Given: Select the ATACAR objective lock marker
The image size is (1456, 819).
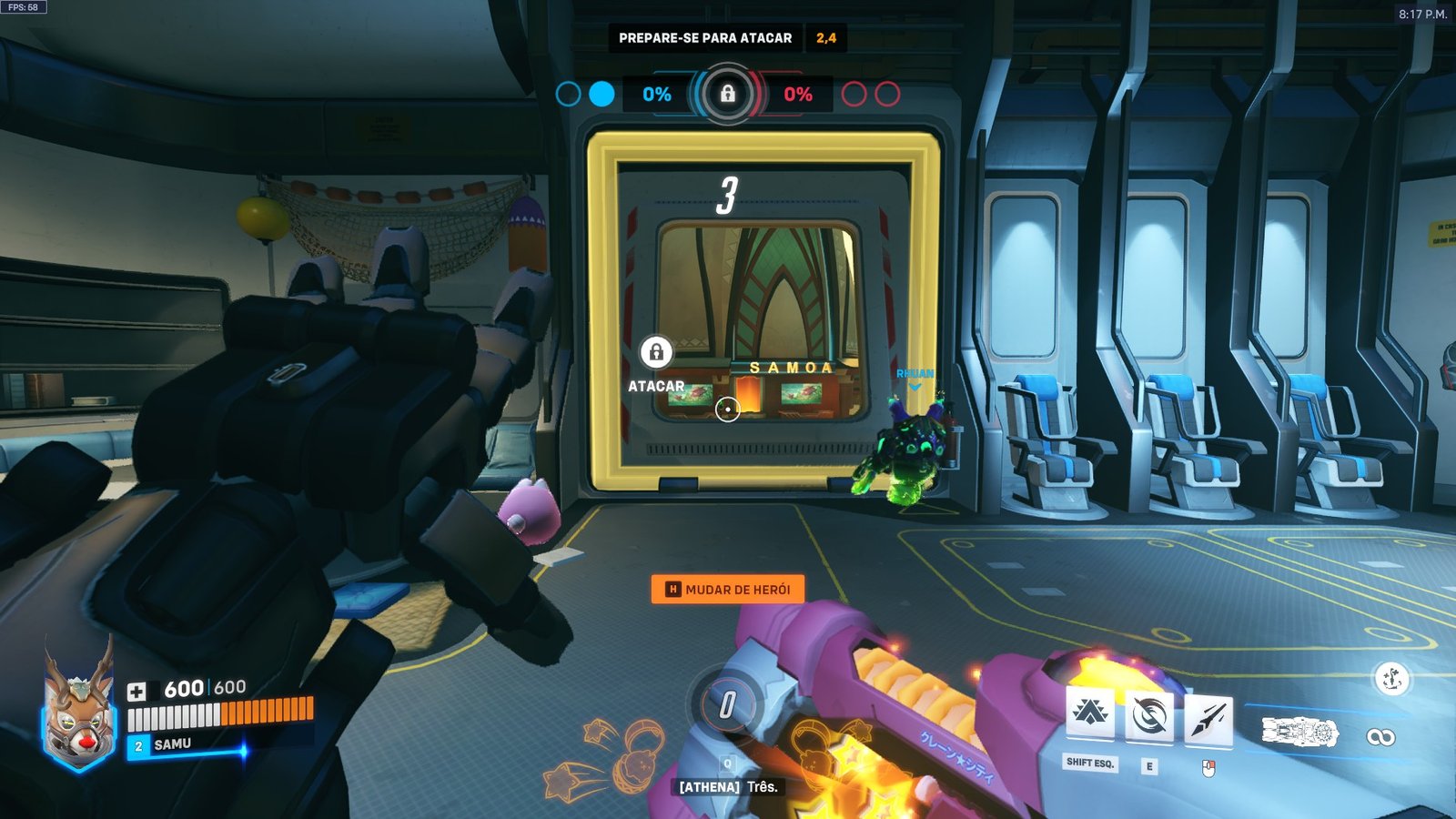Looking at the screenshot, I should pos(656,352).
